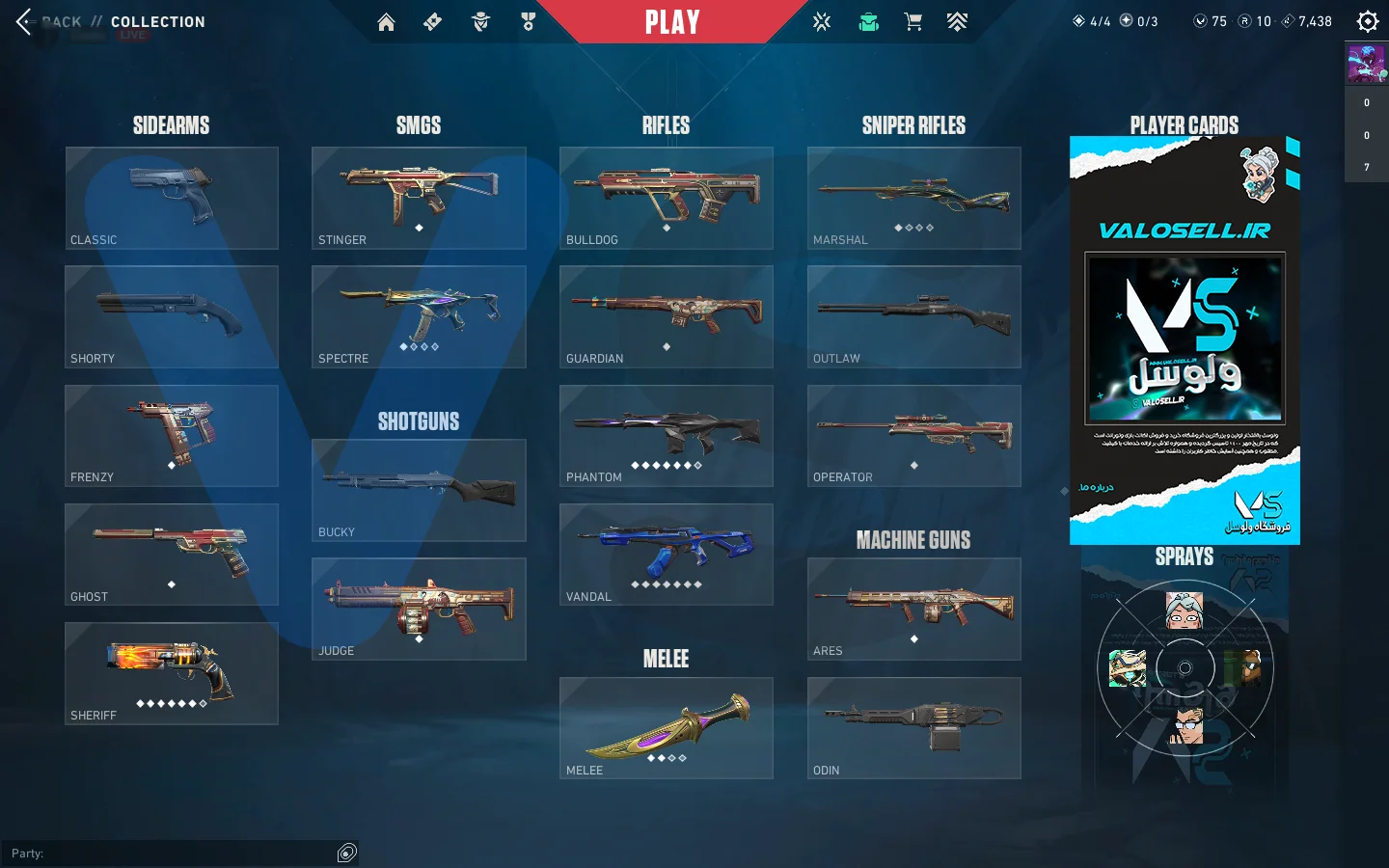Viewport: 1389px width, 868px height.
Task: Click the Party chat input box
Action: (174, 854)
